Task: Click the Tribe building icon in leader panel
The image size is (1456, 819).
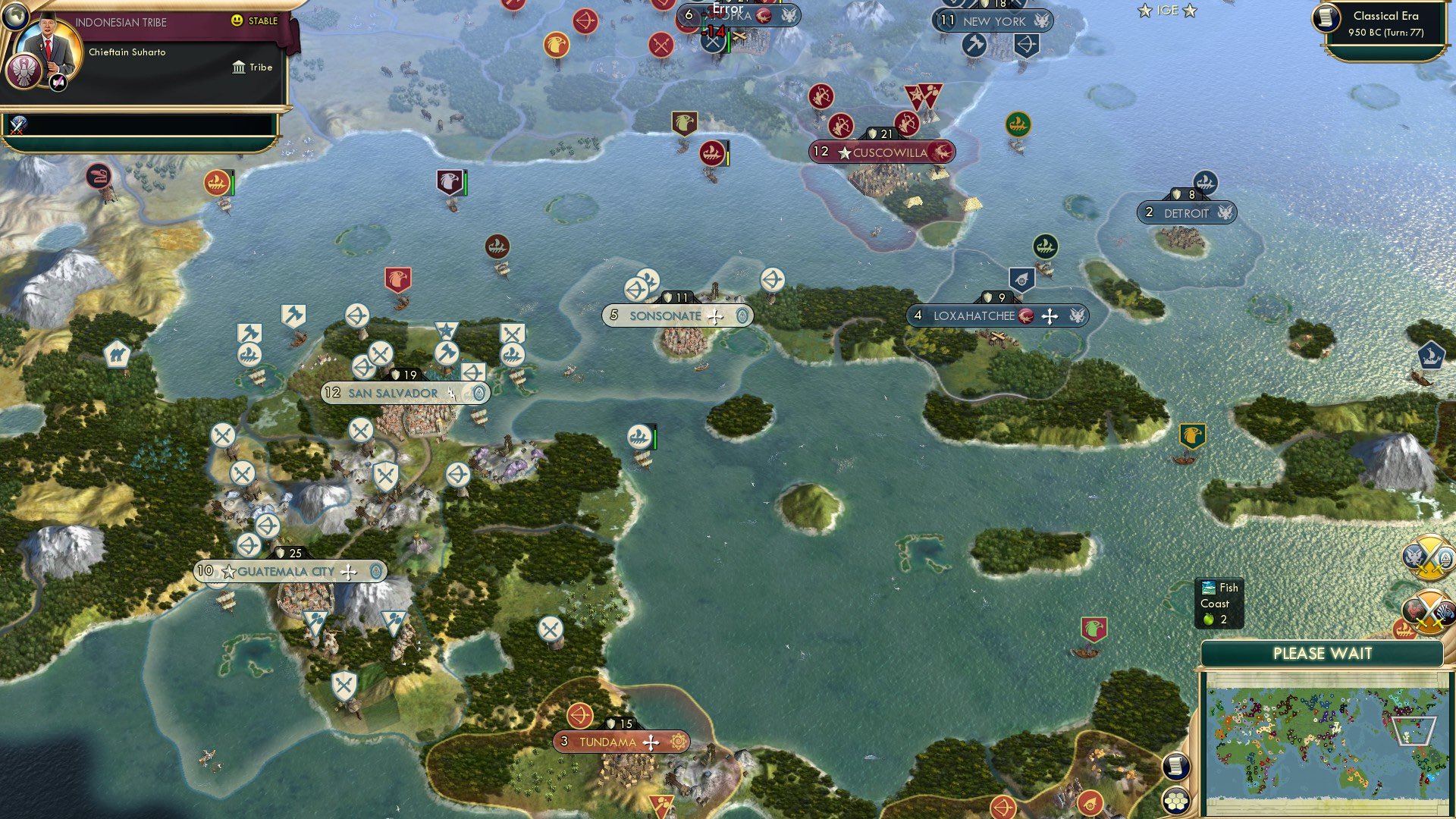Action: [x=240, y=67]
